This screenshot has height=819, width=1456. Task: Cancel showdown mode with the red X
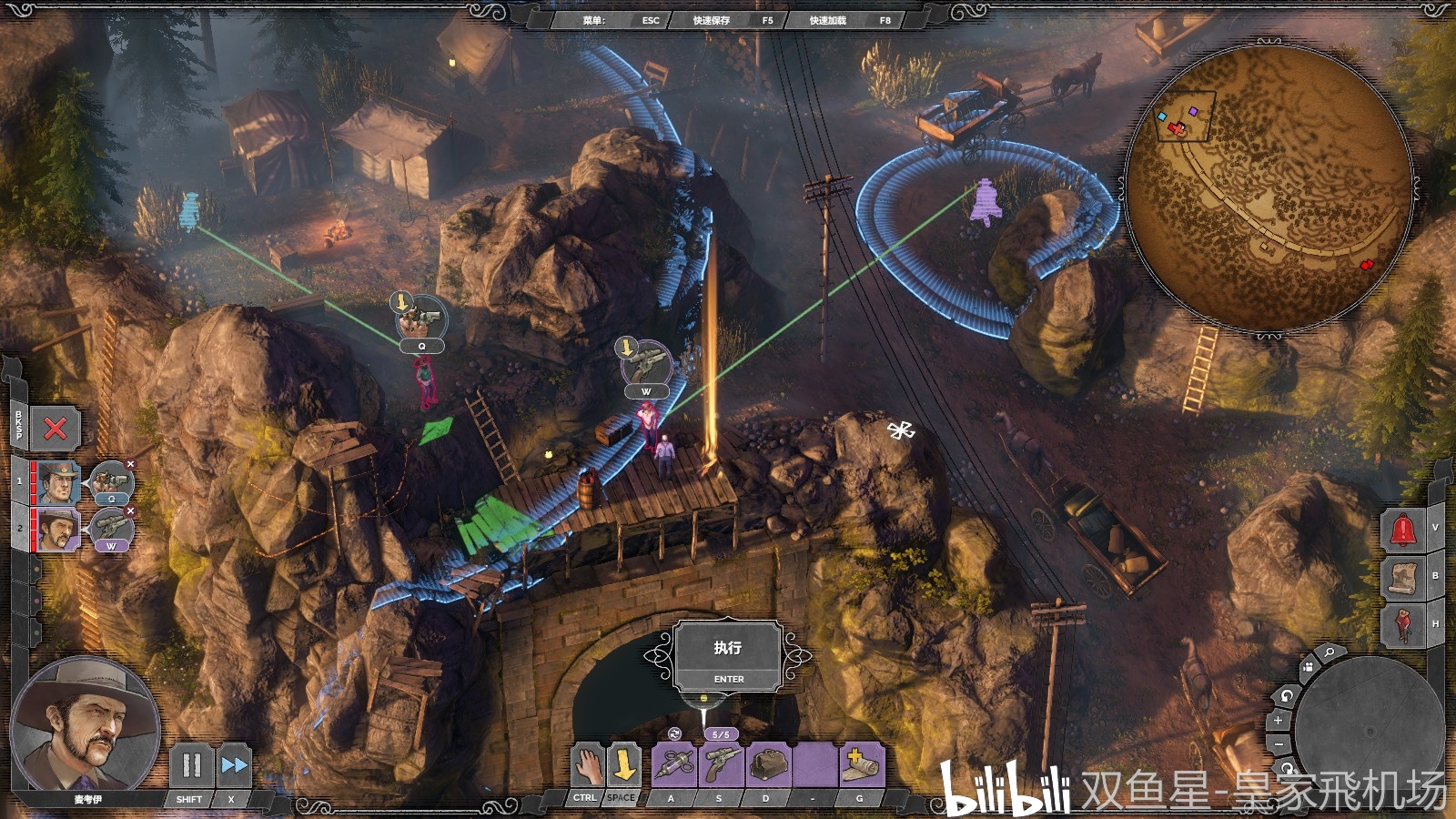tap(56, 429)
